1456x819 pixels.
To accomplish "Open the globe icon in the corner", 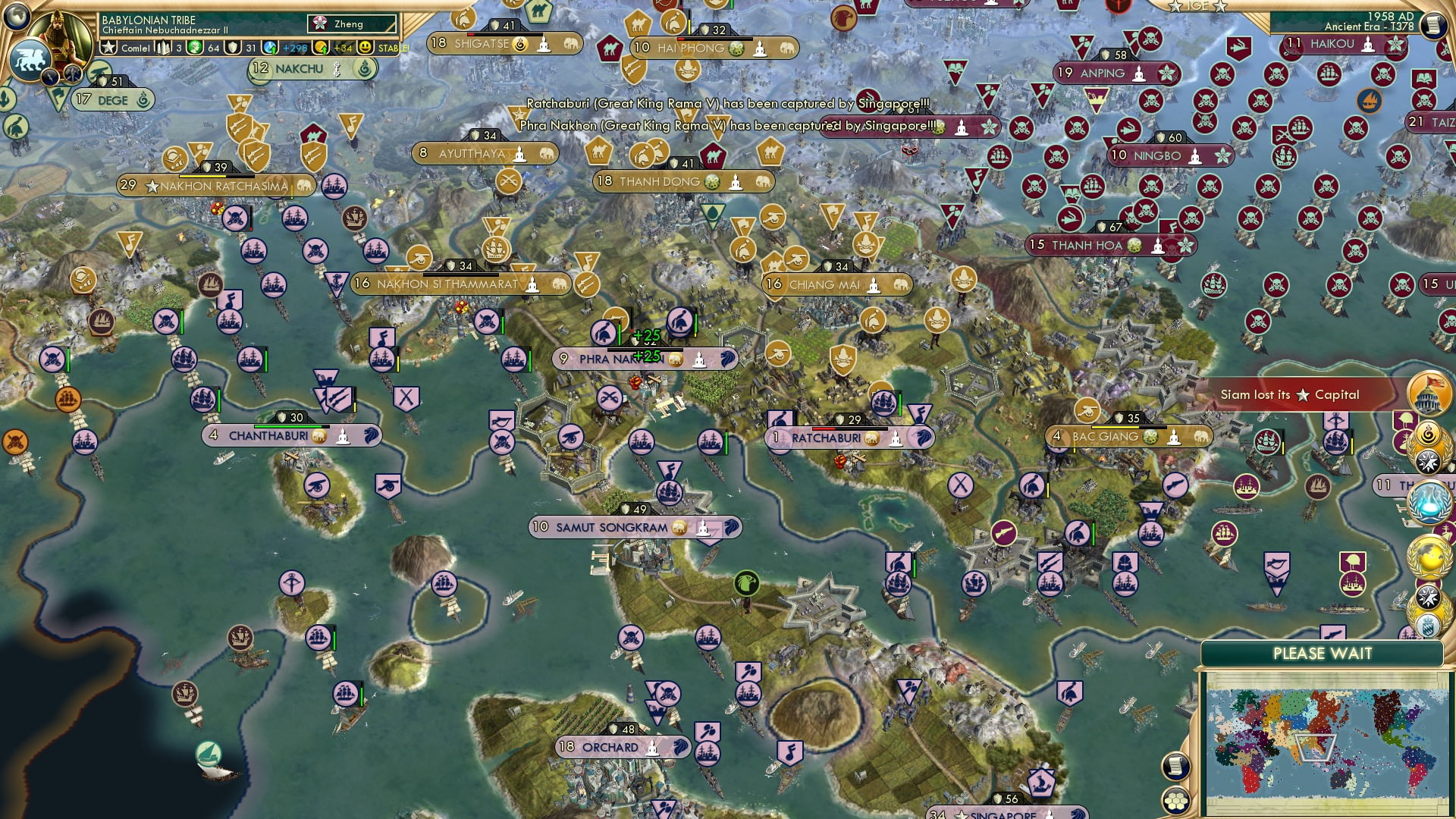I will (15, 15).
